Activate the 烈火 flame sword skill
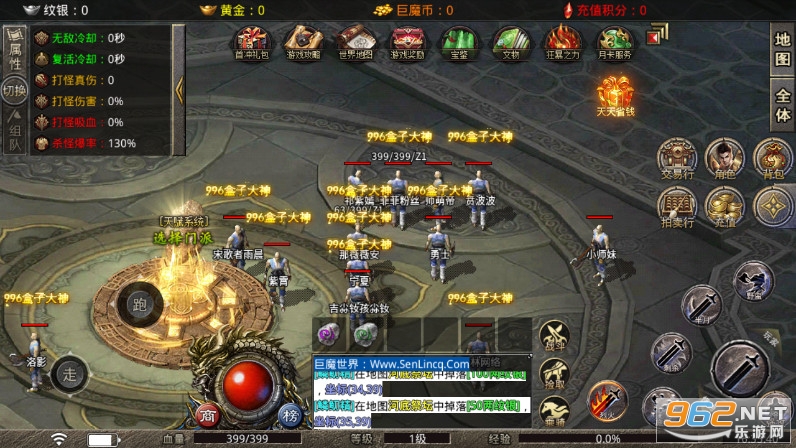796x448 pixels. coord(605,401)
